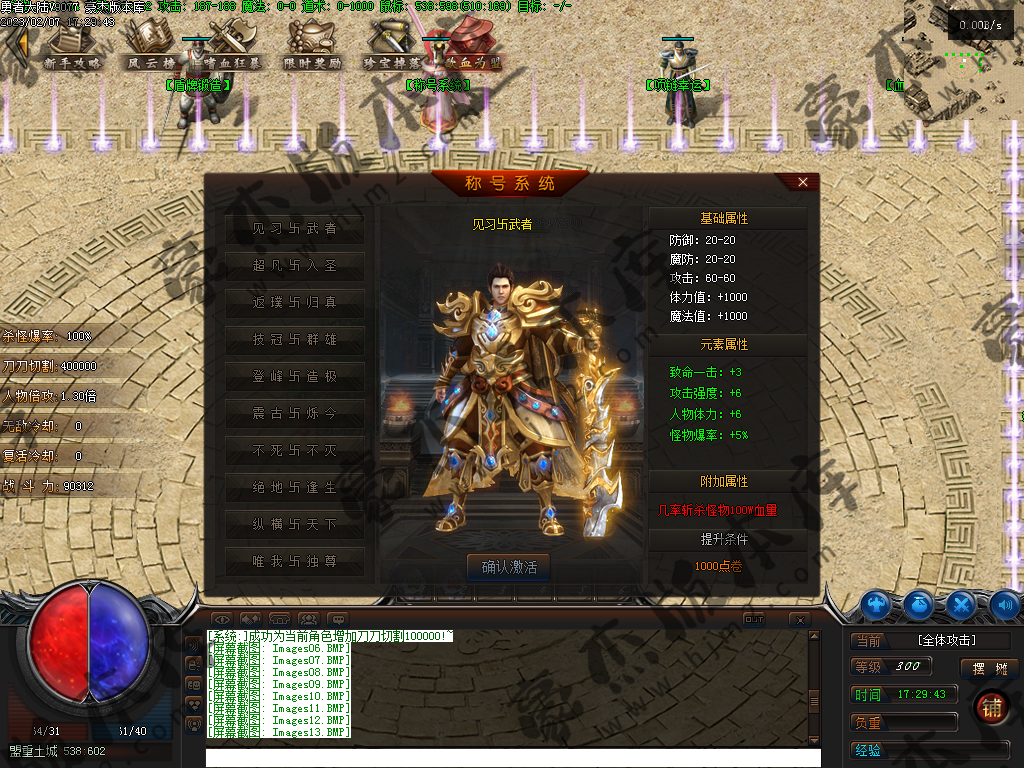Open the 新手攻略 beginner guide
The width and height of the screenshot is (1024, 768).
[x=73, y=45]
